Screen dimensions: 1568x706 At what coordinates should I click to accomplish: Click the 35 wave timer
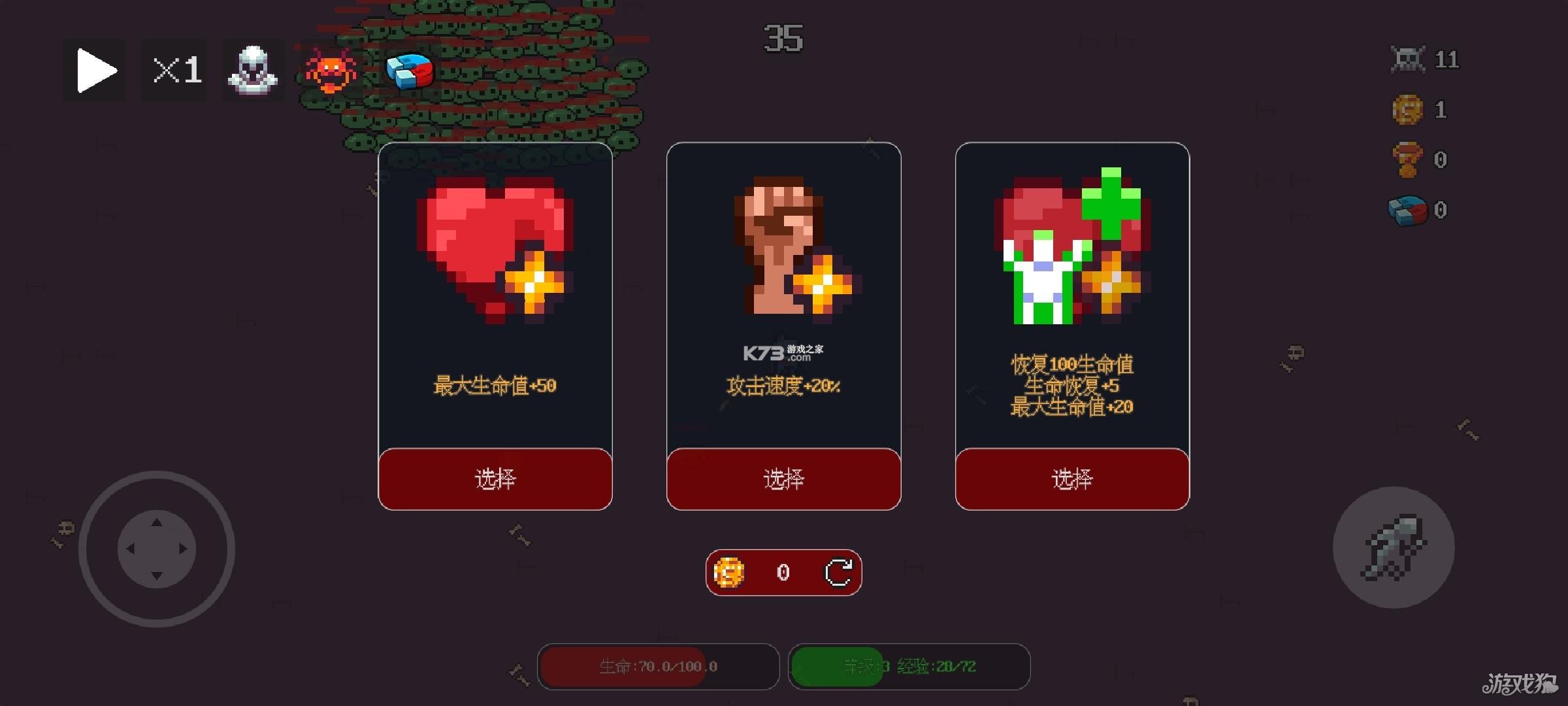pos(785,39)
